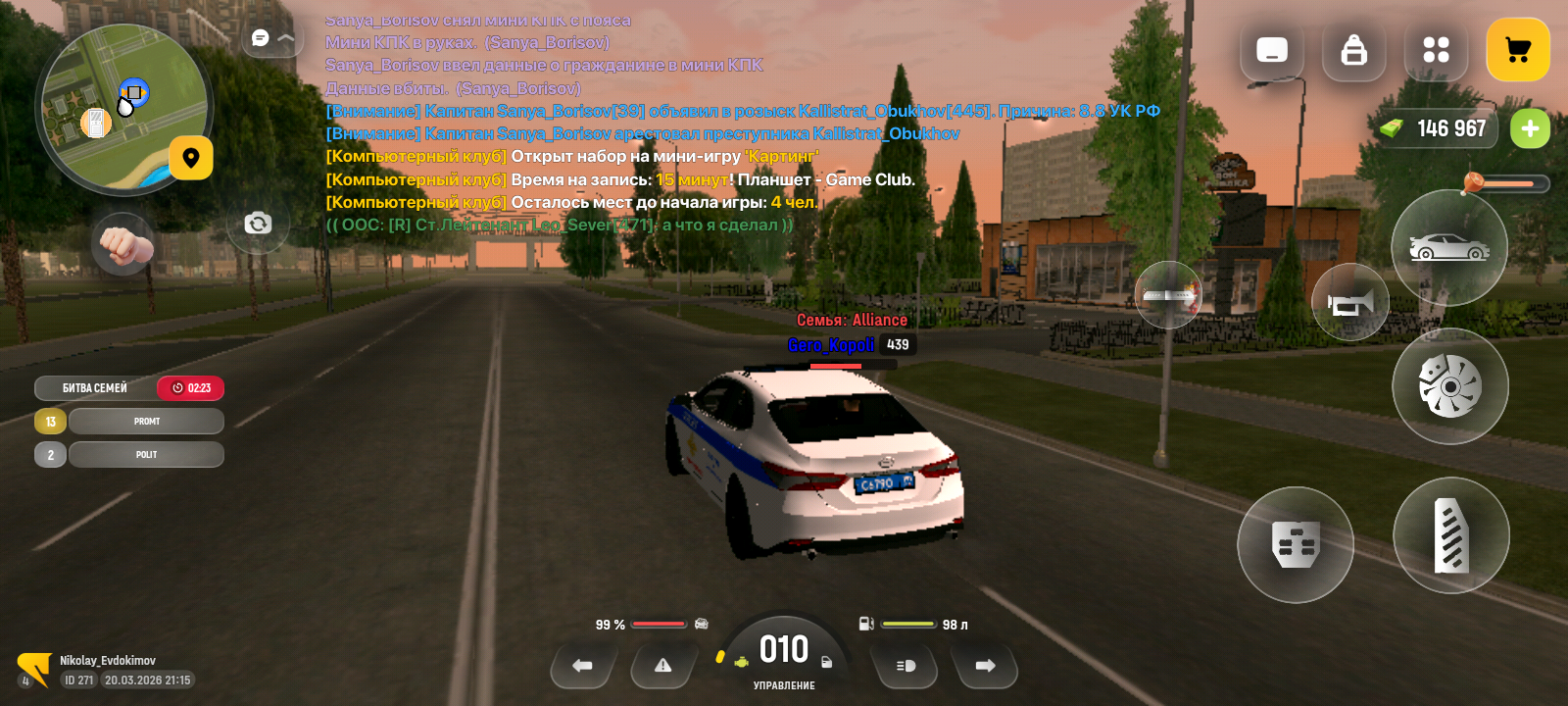This screenshot has width=1568, height=706.
Task: Open the camera view switcher
Action: click(x=258, y=224)
